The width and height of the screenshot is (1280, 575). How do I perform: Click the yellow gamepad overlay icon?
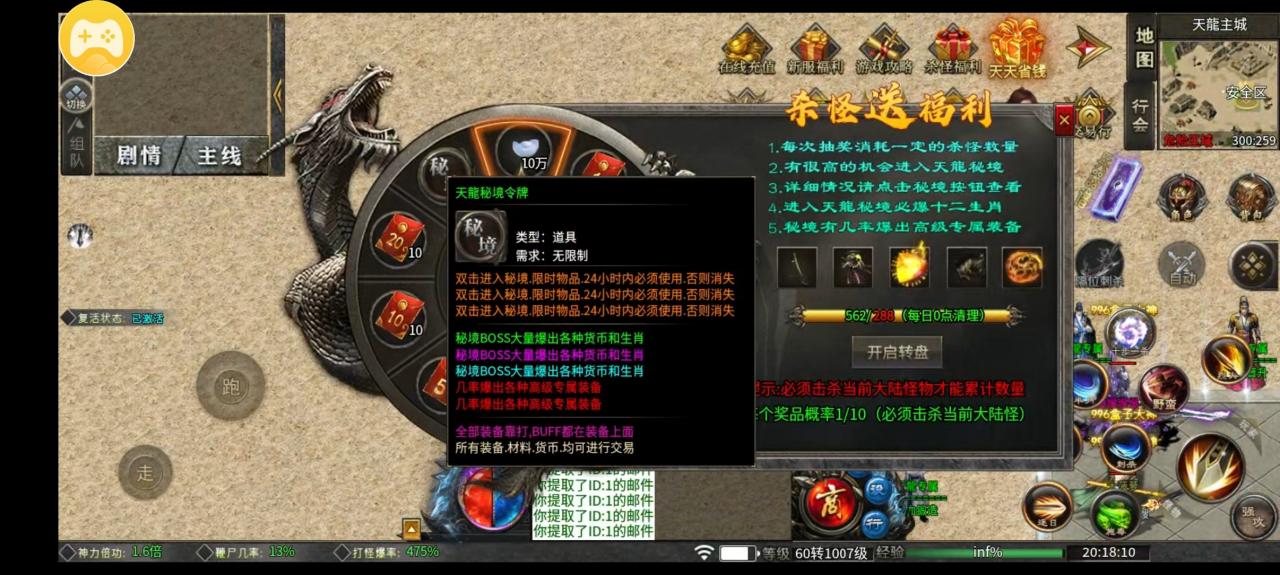pos(96,39)
